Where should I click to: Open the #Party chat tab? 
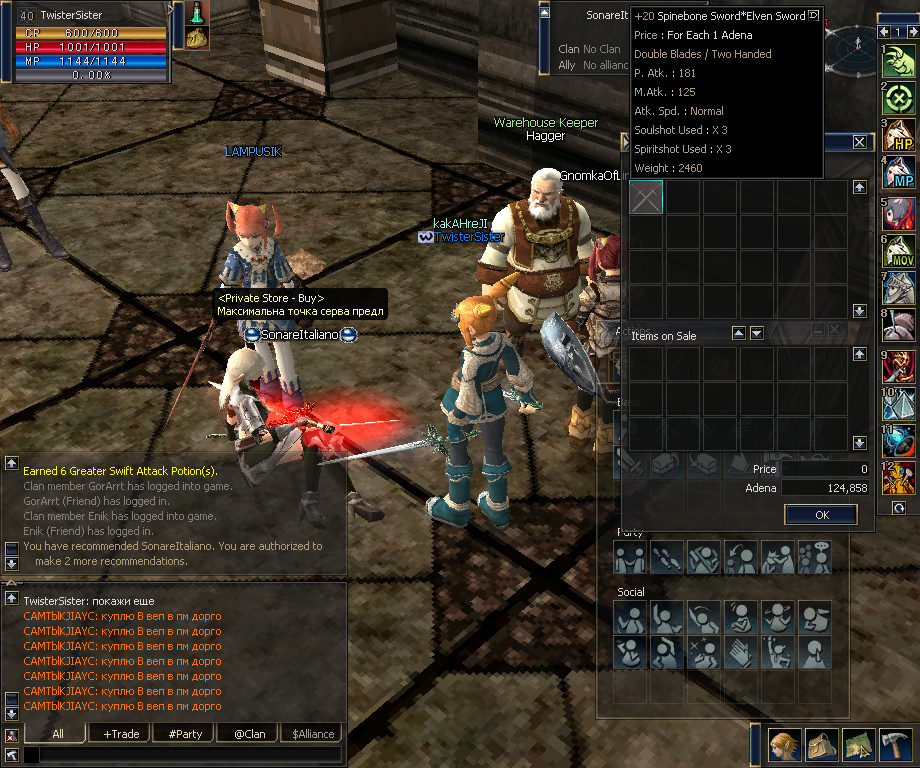pos(185,733)
